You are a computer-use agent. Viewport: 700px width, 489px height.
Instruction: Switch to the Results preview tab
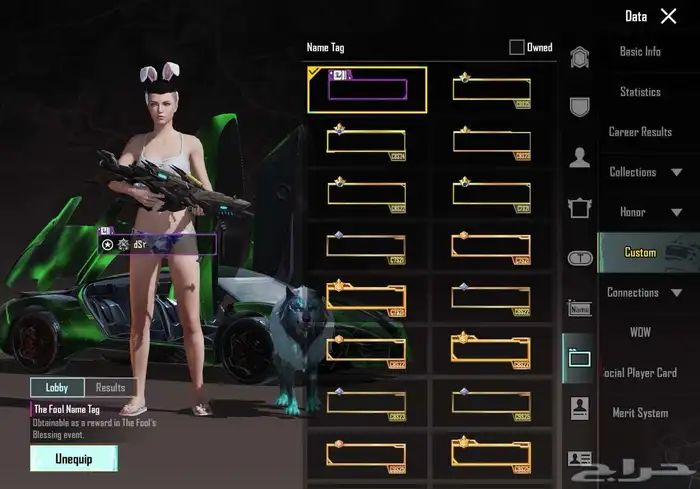(x=110, y=387)
